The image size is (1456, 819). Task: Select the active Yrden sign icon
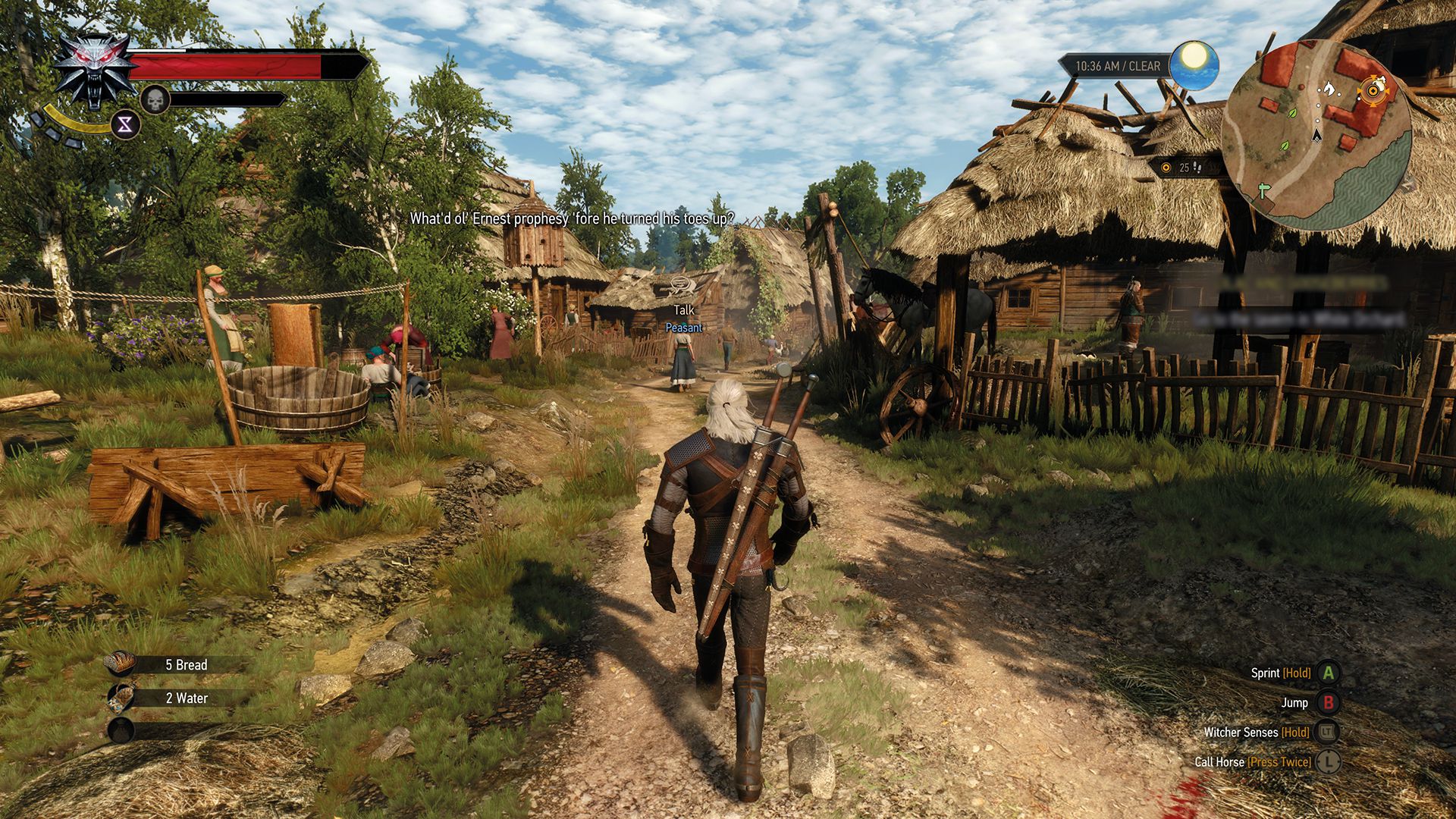(127, 123)
